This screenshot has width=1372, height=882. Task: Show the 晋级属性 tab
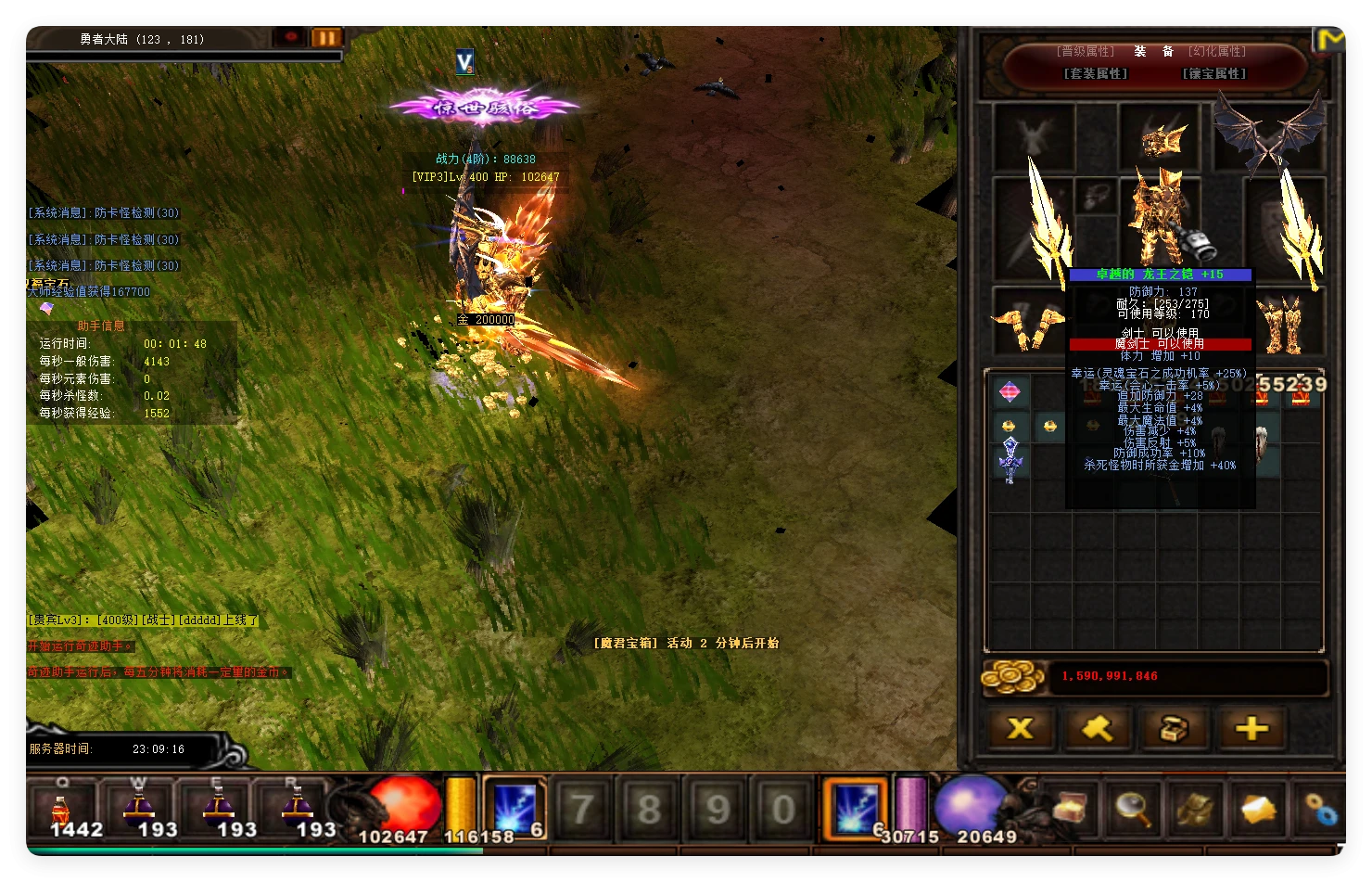1086,51
